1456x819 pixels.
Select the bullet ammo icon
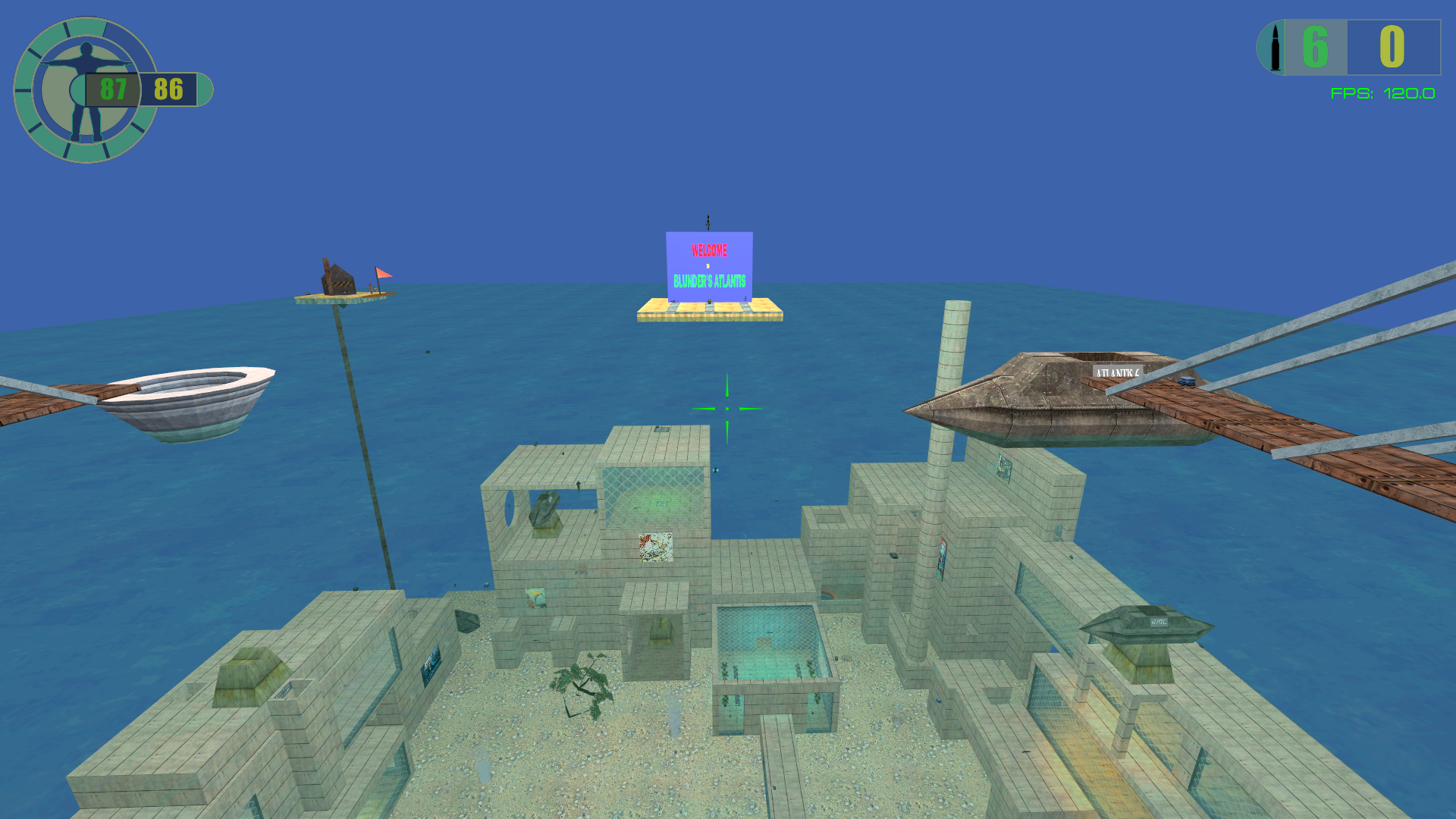pos(1275,48)
